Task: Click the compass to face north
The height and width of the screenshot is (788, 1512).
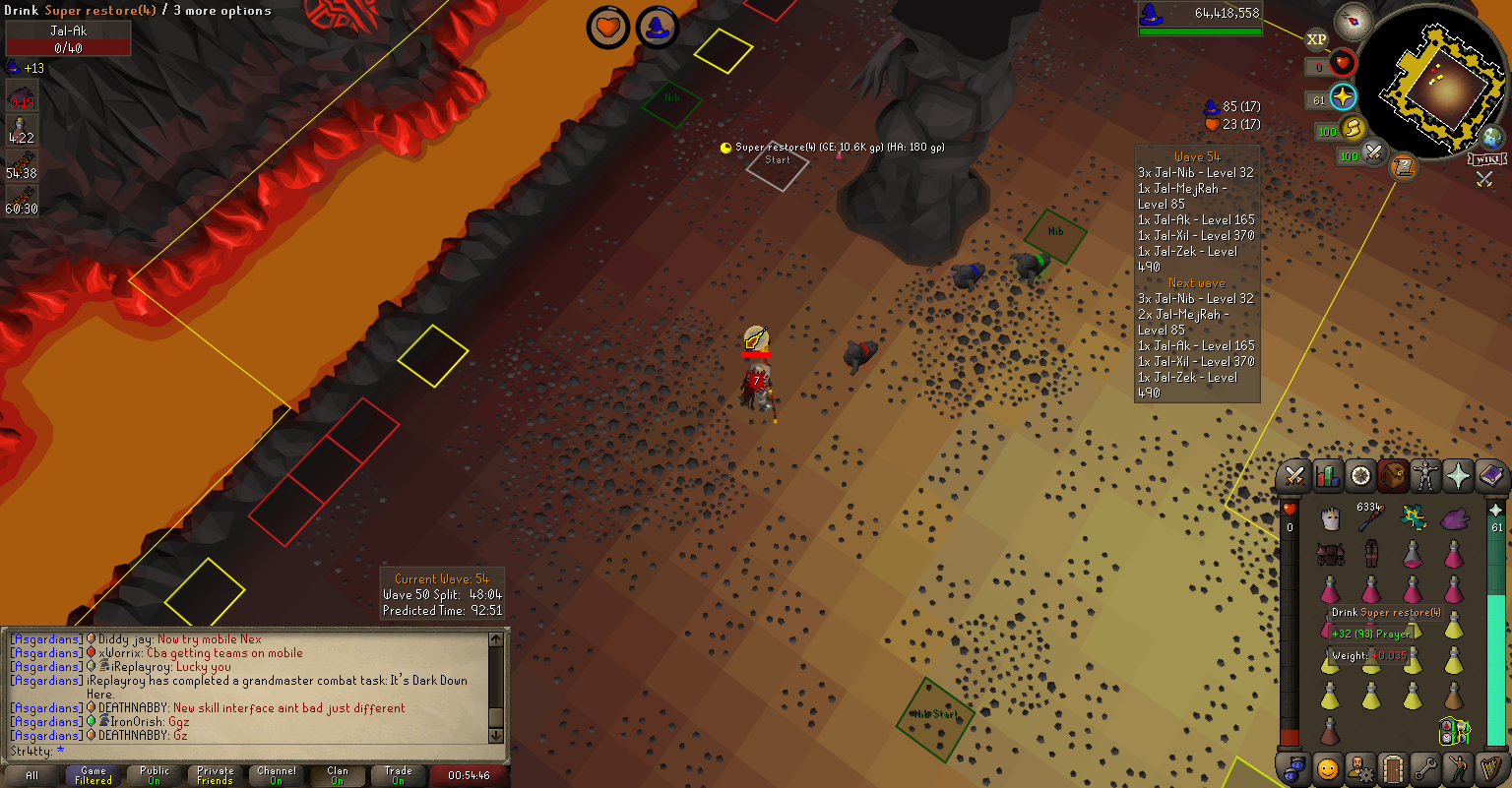Action: 1354,21
